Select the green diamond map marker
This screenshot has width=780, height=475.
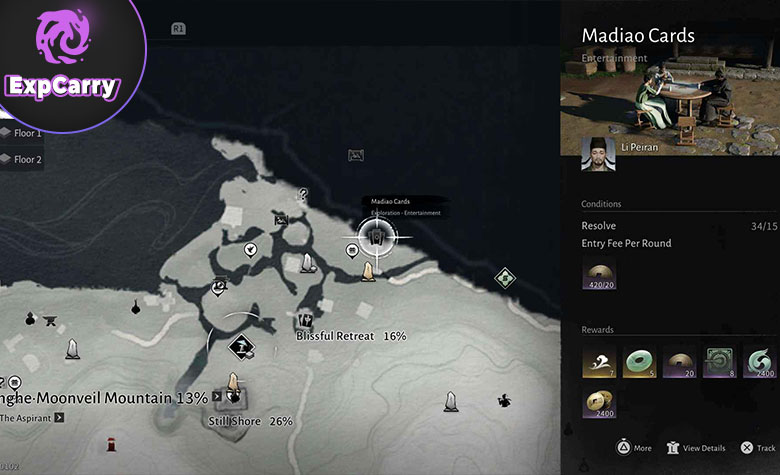[505, 277]
